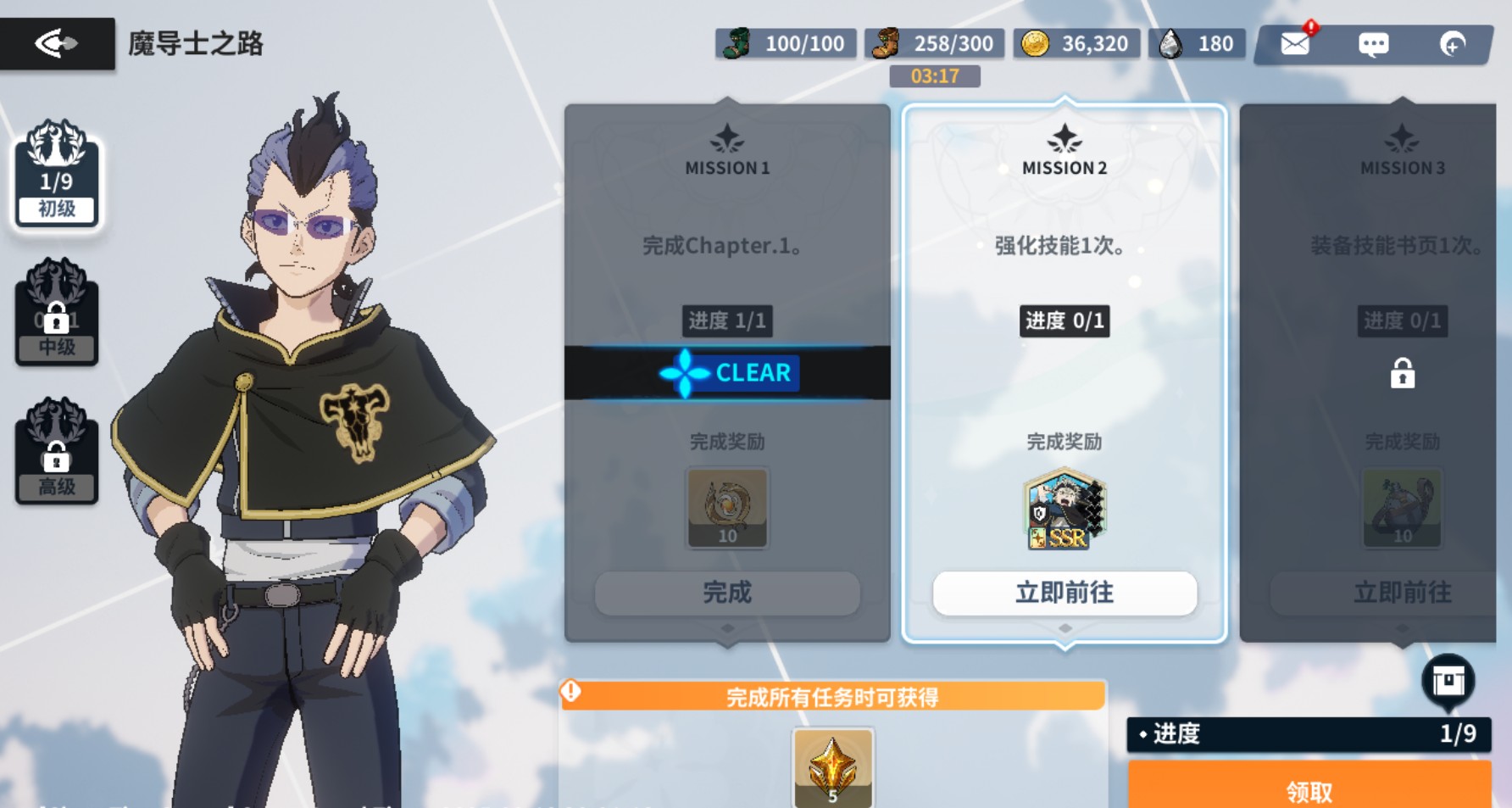
Task: Switch to the Mission 3 panel
Action: (1403, 168)
